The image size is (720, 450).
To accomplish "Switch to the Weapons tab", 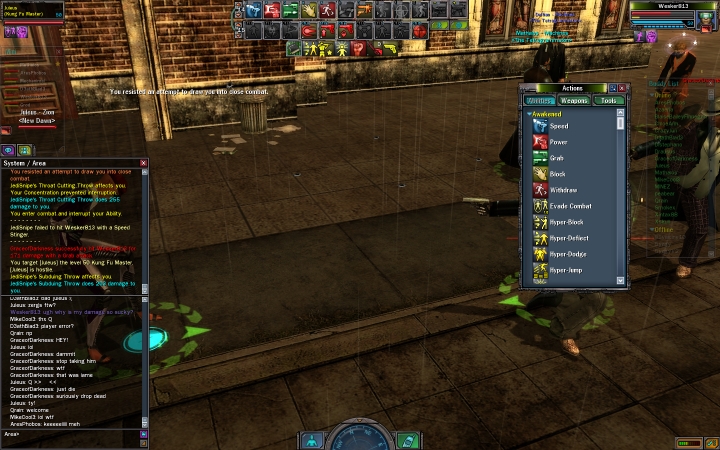I will coord(574,100).
